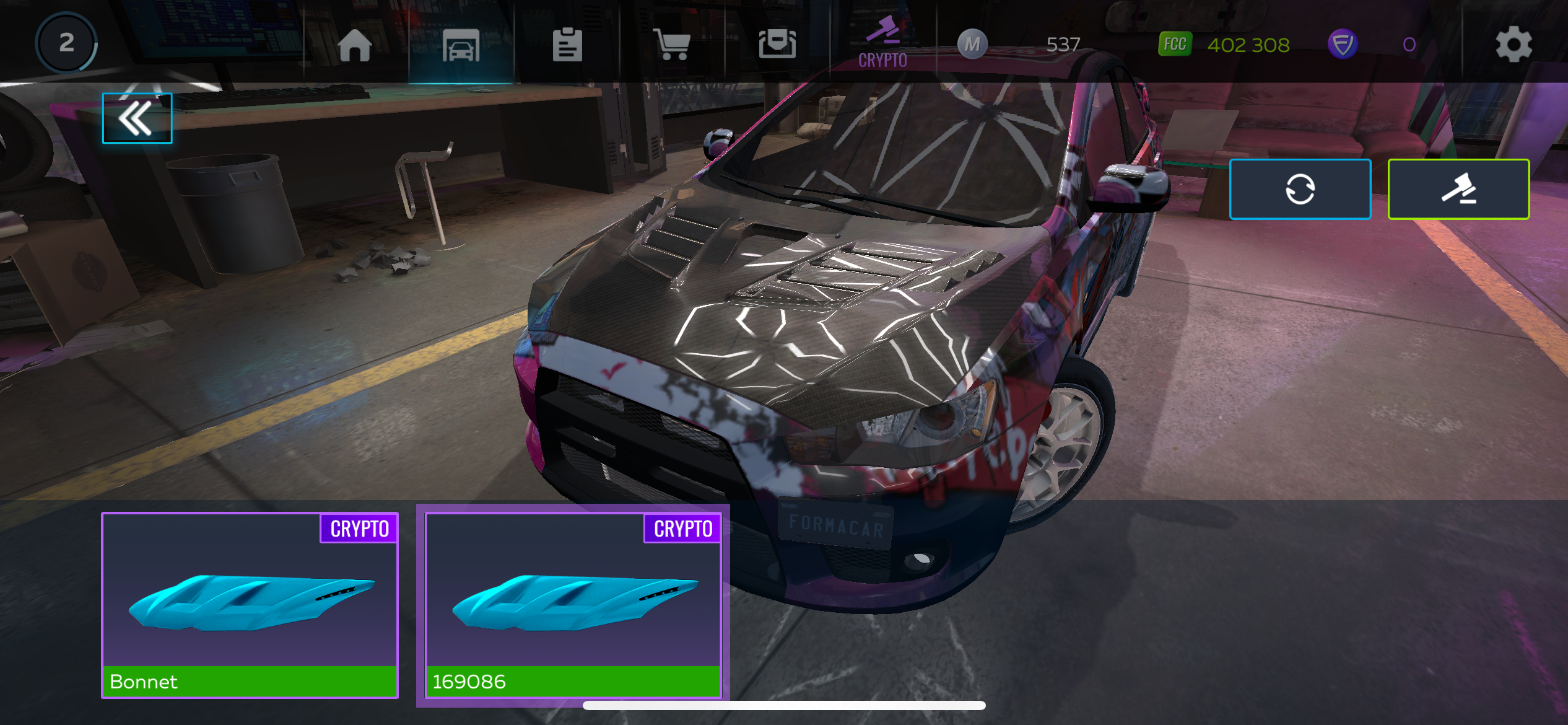Select the Bonnet crypto part card
Image resolution: width=1568 pixels, height=725 pixels.
[x=250, y=605]
